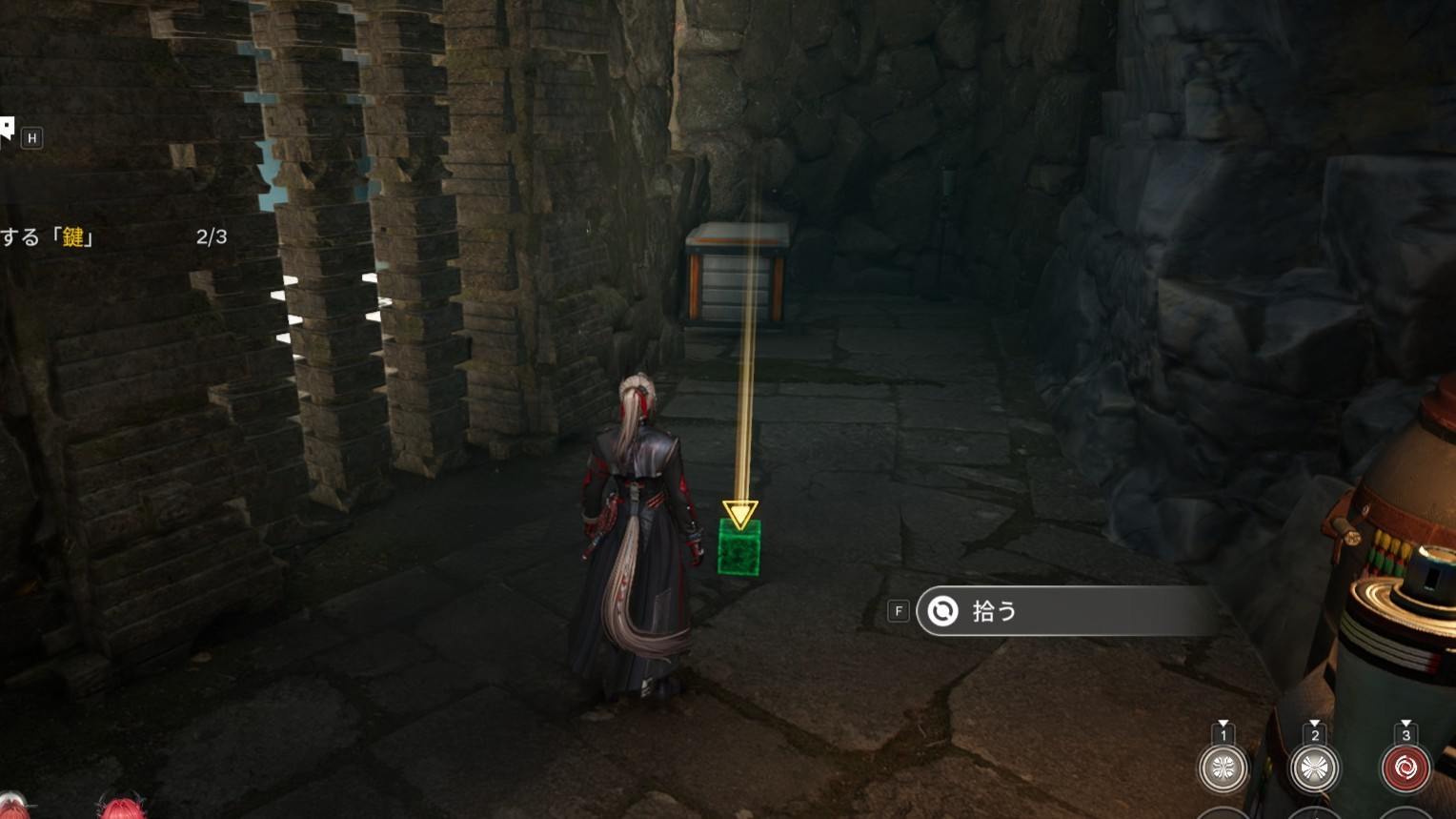Image resolution: width=1456 pixels, height=819 pixels.
Task: Use the butterfly-wing skill in slot 2
Action: click(x=1314, y=768)
